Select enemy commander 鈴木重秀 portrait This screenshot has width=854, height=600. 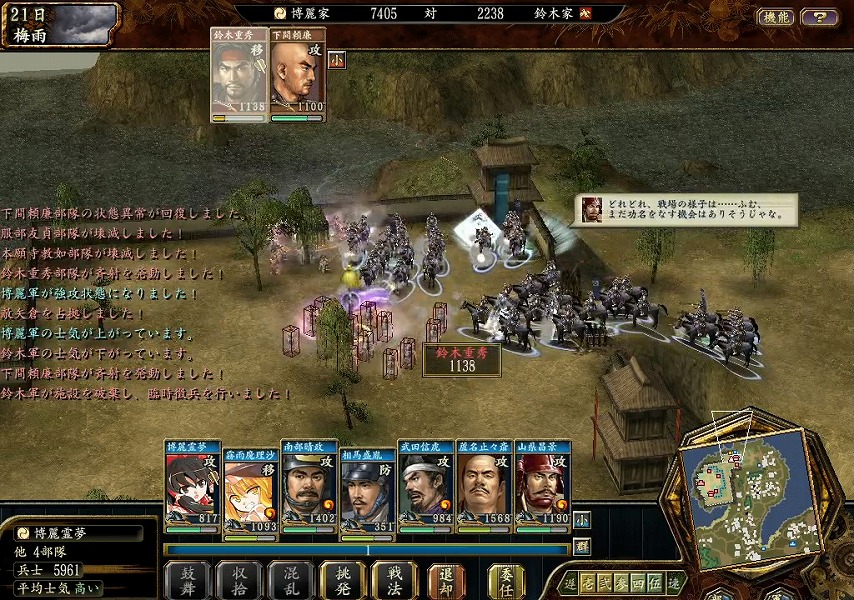click(239, 75)
